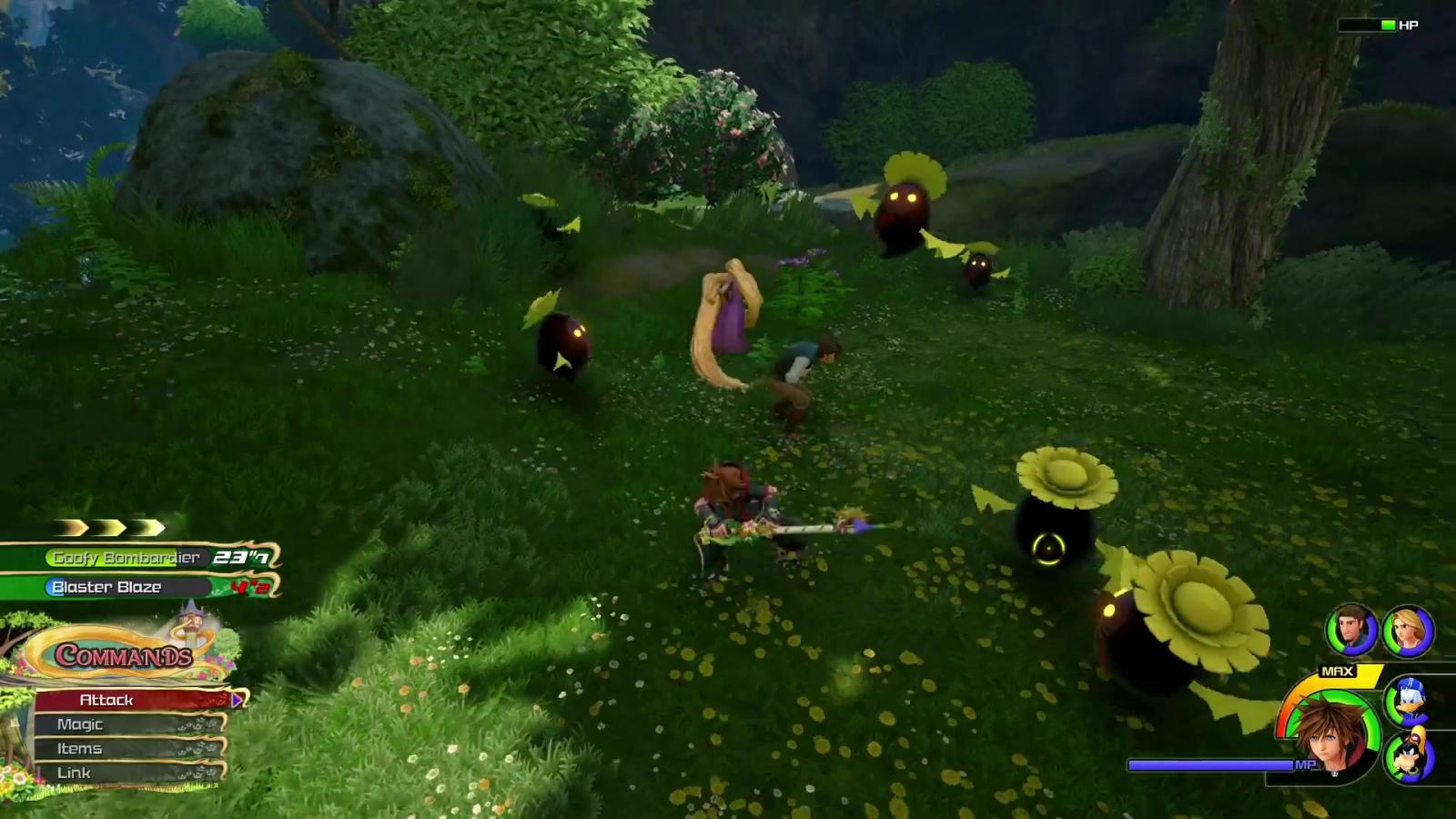Viewport: 1456px width, 819px height.
Task: Trigger the Blaster Blaze situation command
Action: [x=136, y=587]
